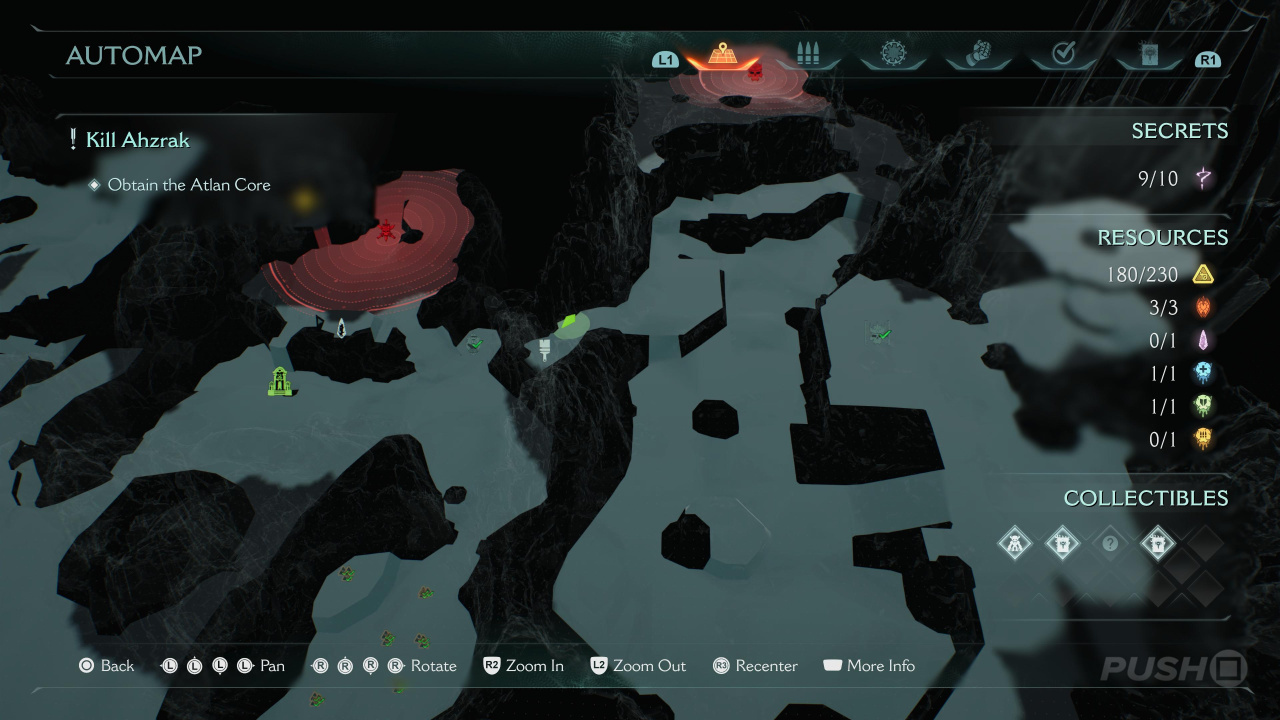Click the secrets 9/10 counter icon
Image resolution: width=1280 pixels, height=720 pixels.
coord(1203,179)
